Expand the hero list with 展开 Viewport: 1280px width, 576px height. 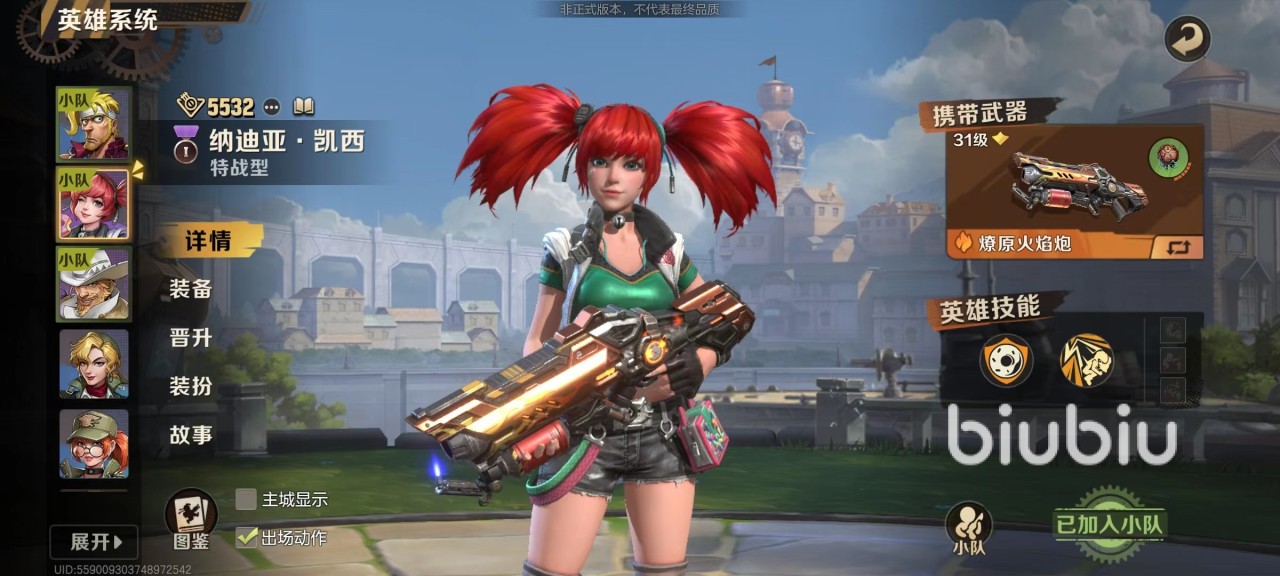94,542
